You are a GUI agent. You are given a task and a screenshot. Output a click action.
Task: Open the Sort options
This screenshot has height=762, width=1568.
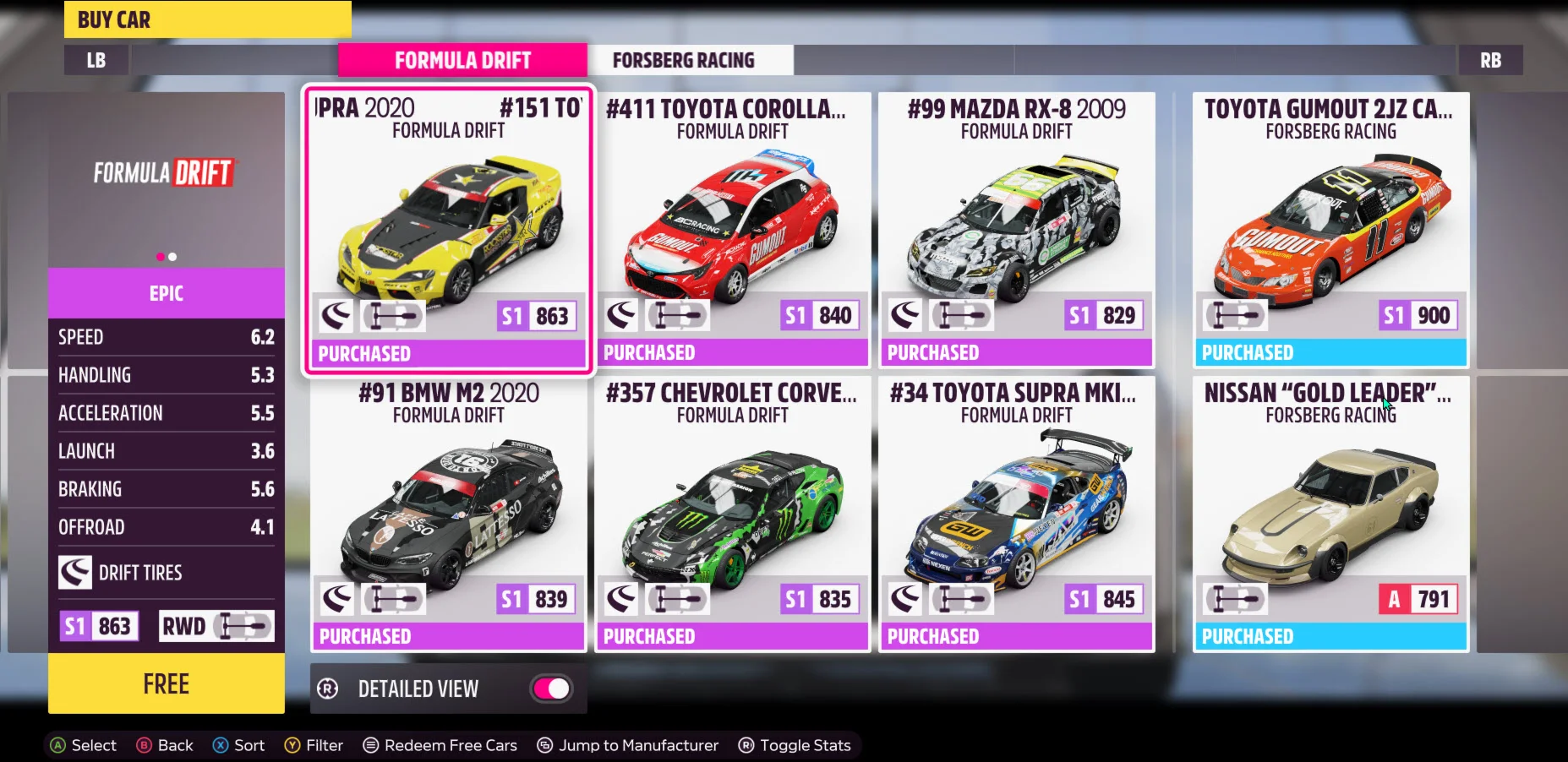238,744
